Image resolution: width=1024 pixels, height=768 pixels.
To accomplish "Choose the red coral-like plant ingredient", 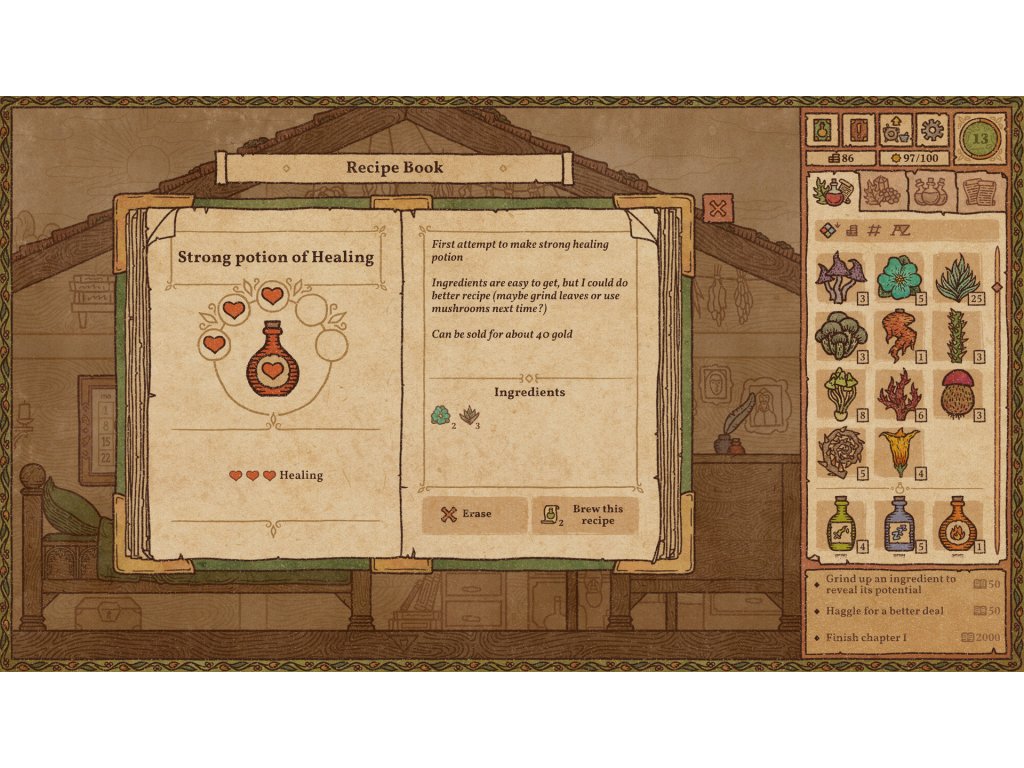I will tap(898, 393).
